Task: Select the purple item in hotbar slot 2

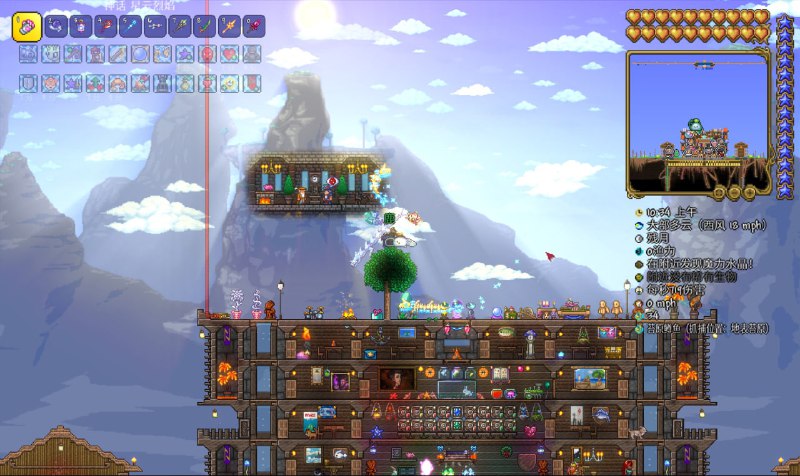Action: click(x=56, y=24)
